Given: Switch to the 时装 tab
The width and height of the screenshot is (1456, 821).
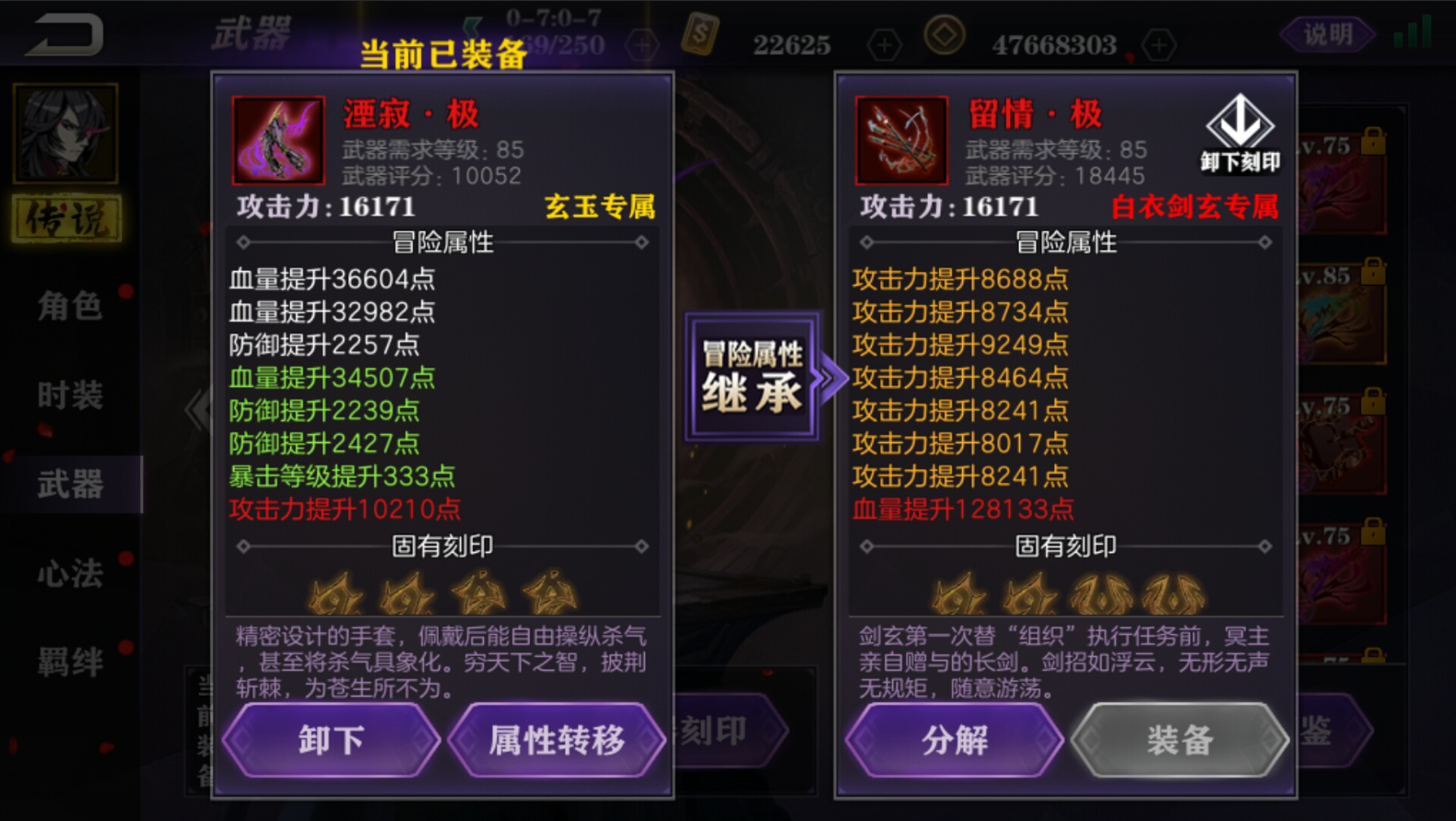Looking at the screenshot, I should 71,394.
